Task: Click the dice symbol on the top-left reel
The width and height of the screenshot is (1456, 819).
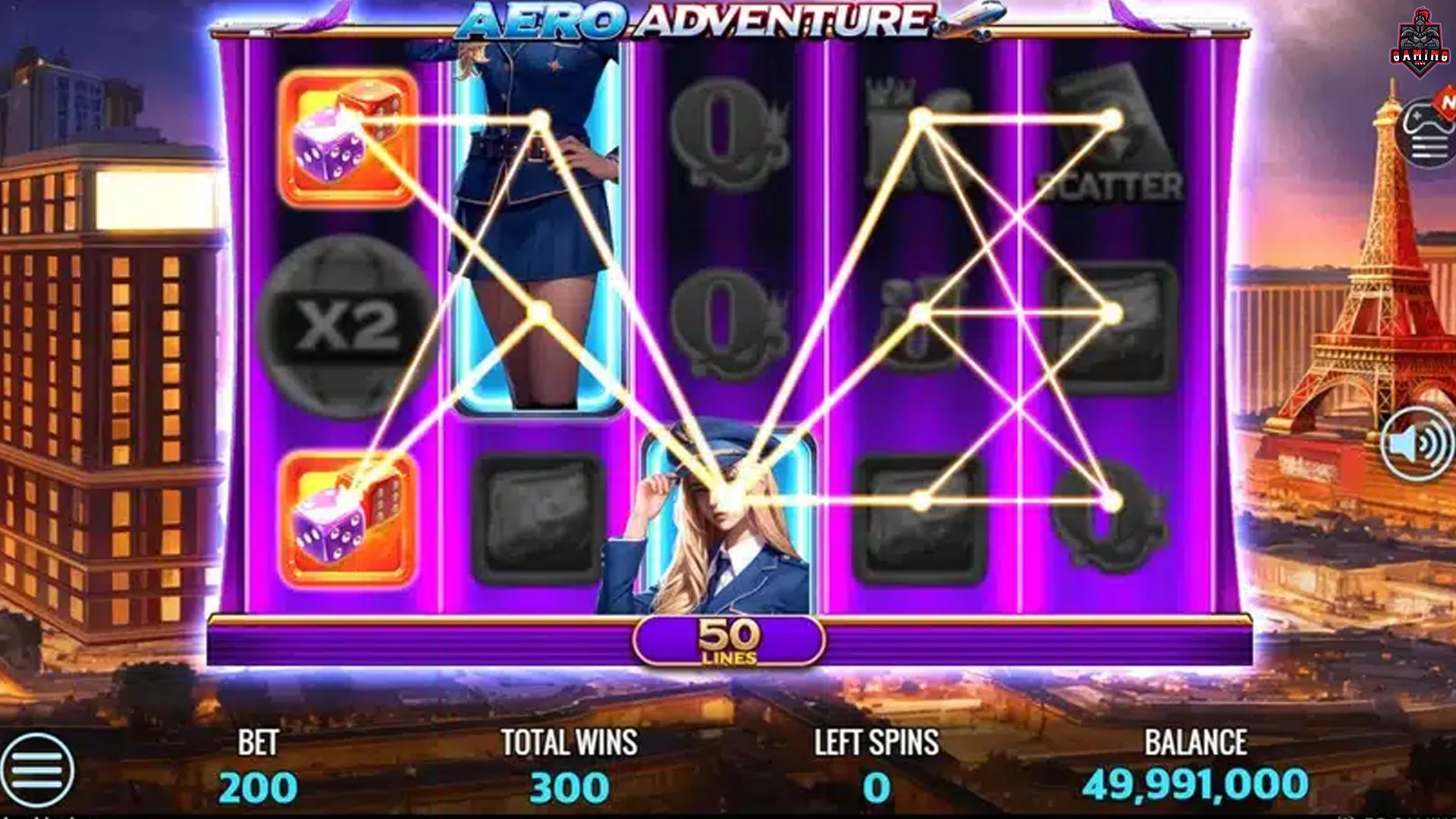Action: (347, 140)
